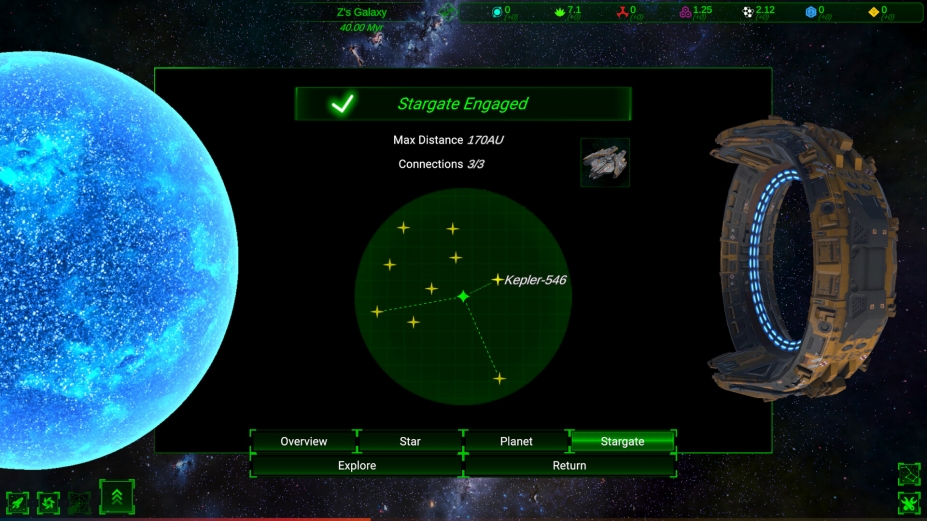Open the rocket ship icon menu

point(18,502)
